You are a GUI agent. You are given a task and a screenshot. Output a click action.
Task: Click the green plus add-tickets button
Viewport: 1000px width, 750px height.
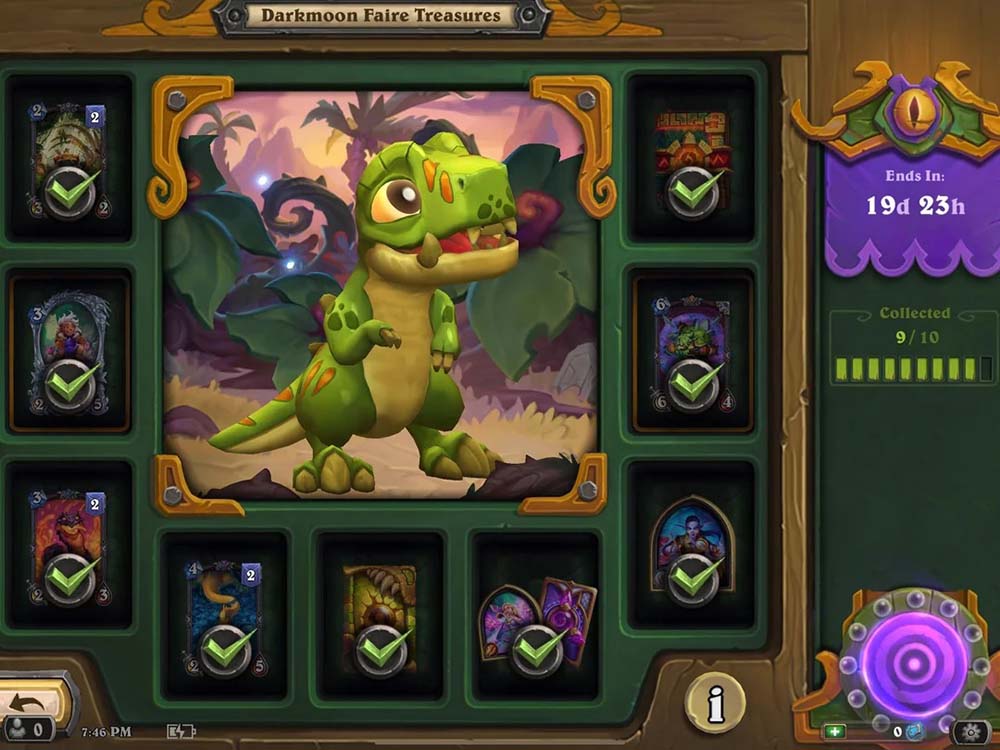[x=836, y=731]
